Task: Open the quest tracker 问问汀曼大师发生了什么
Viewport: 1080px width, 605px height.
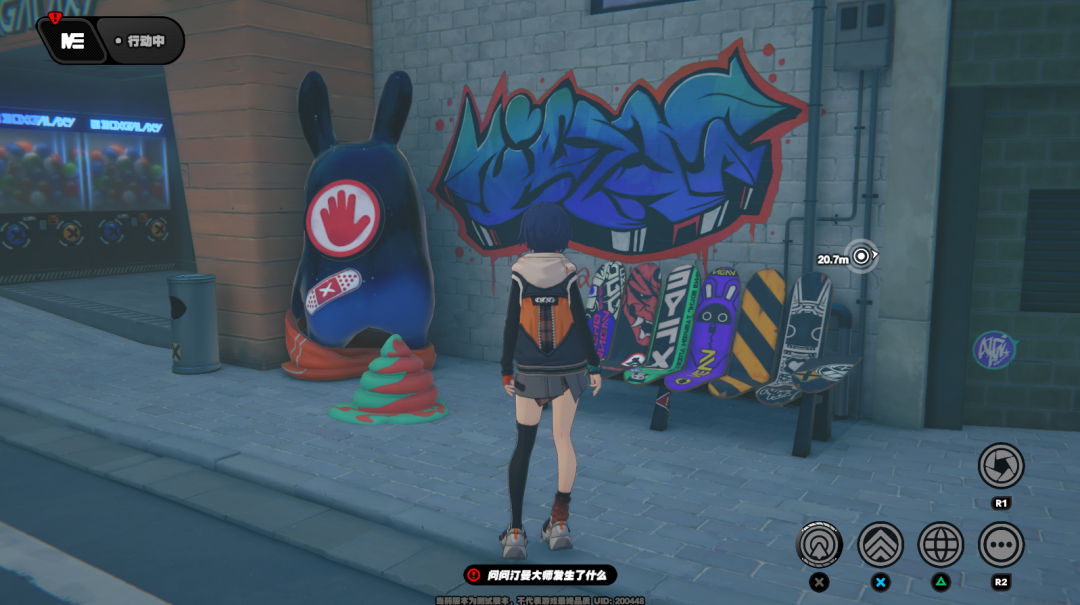Action: 540,575
